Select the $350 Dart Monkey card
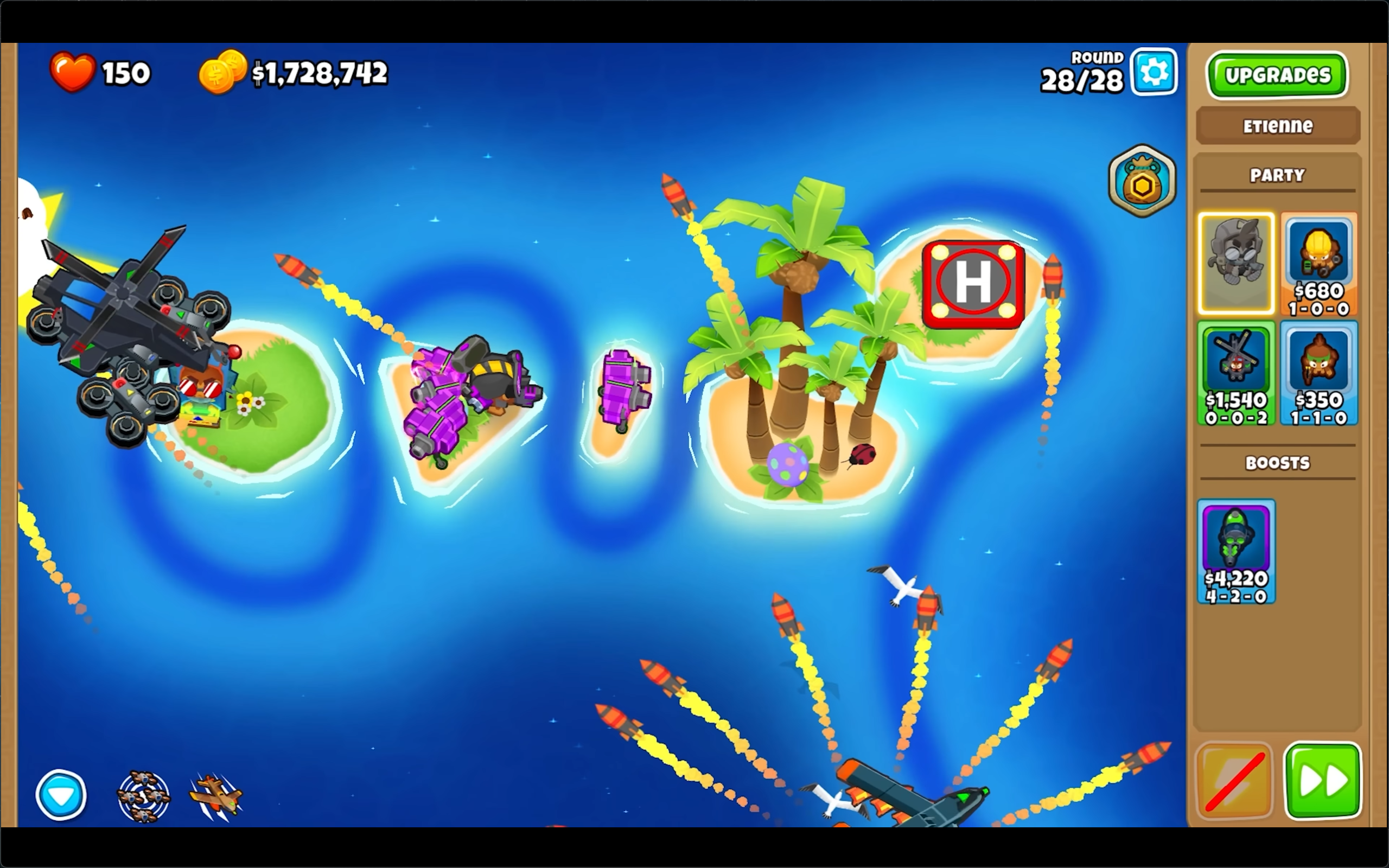 [1318, 374]
